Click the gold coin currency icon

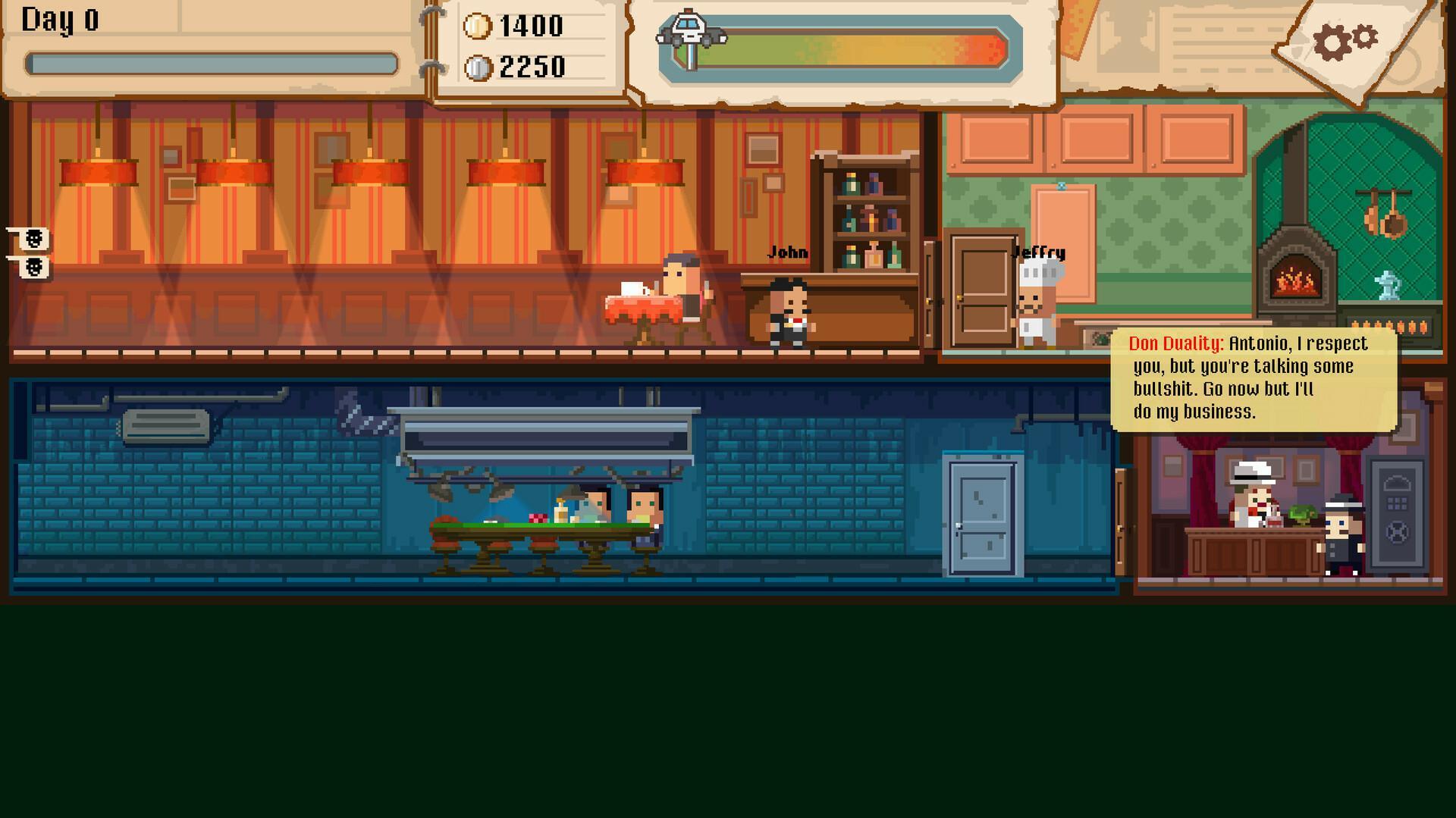point(476,24)
